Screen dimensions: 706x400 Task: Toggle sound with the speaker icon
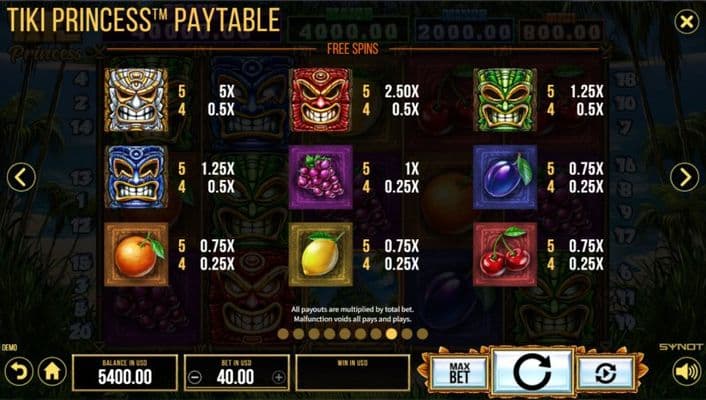coord(686,372)
